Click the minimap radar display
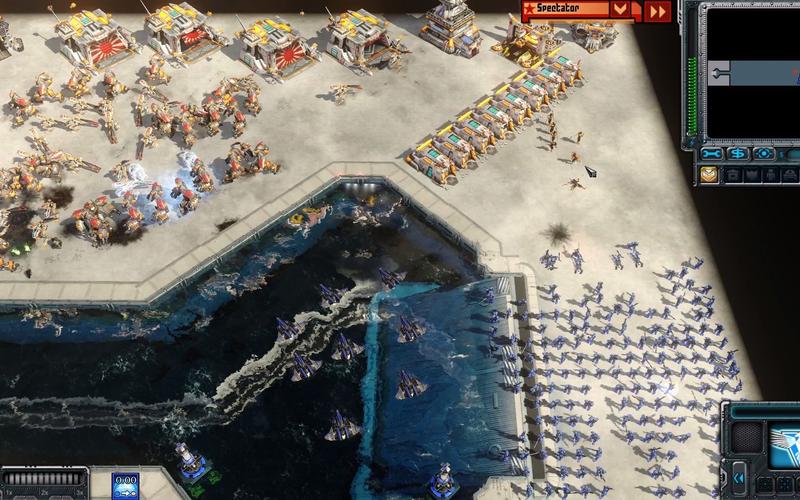 tap(751, 71)
